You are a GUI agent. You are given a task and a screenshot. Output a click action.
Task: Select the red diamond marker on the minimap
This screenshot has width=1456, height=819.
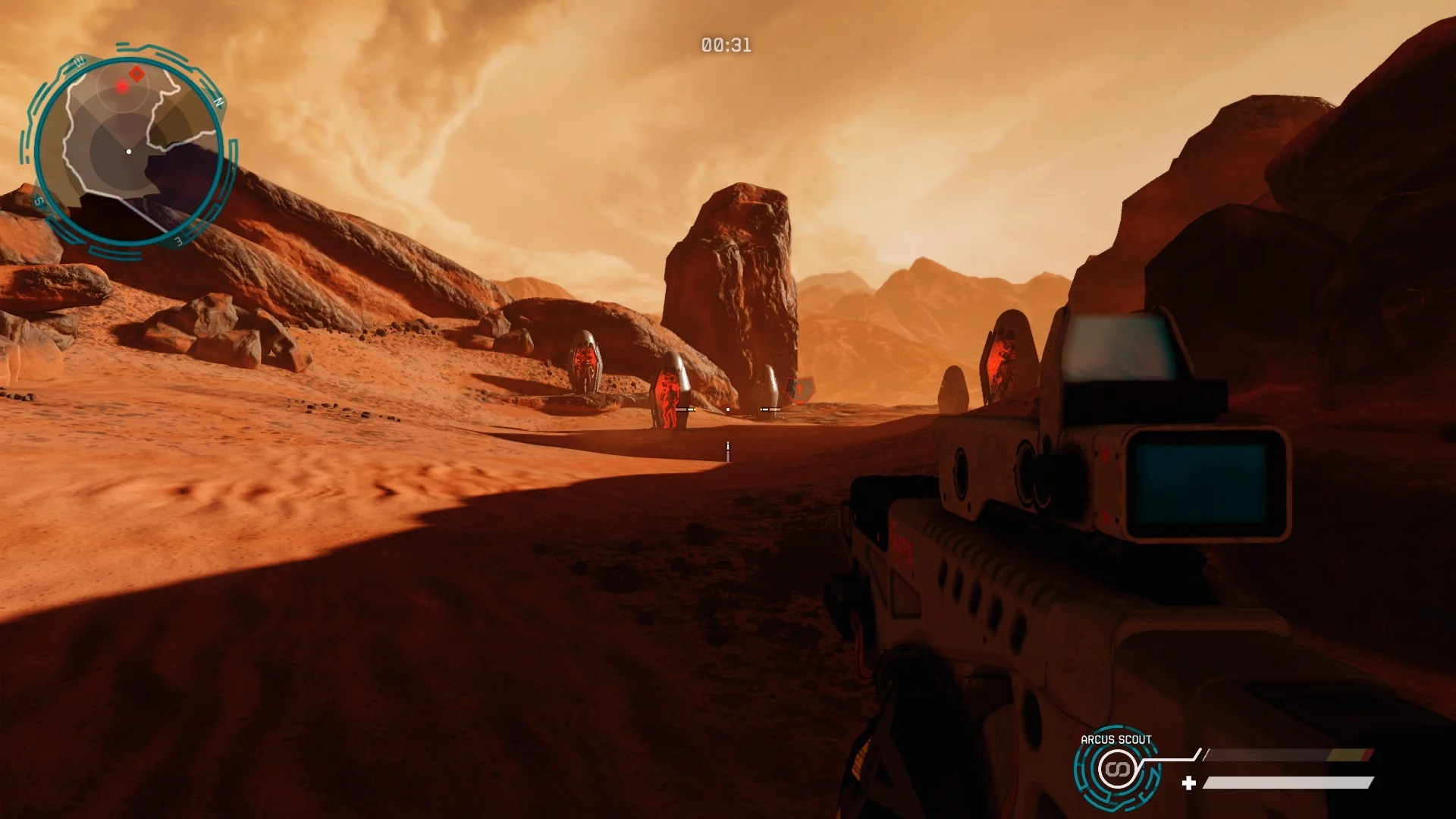click(136, 74)
